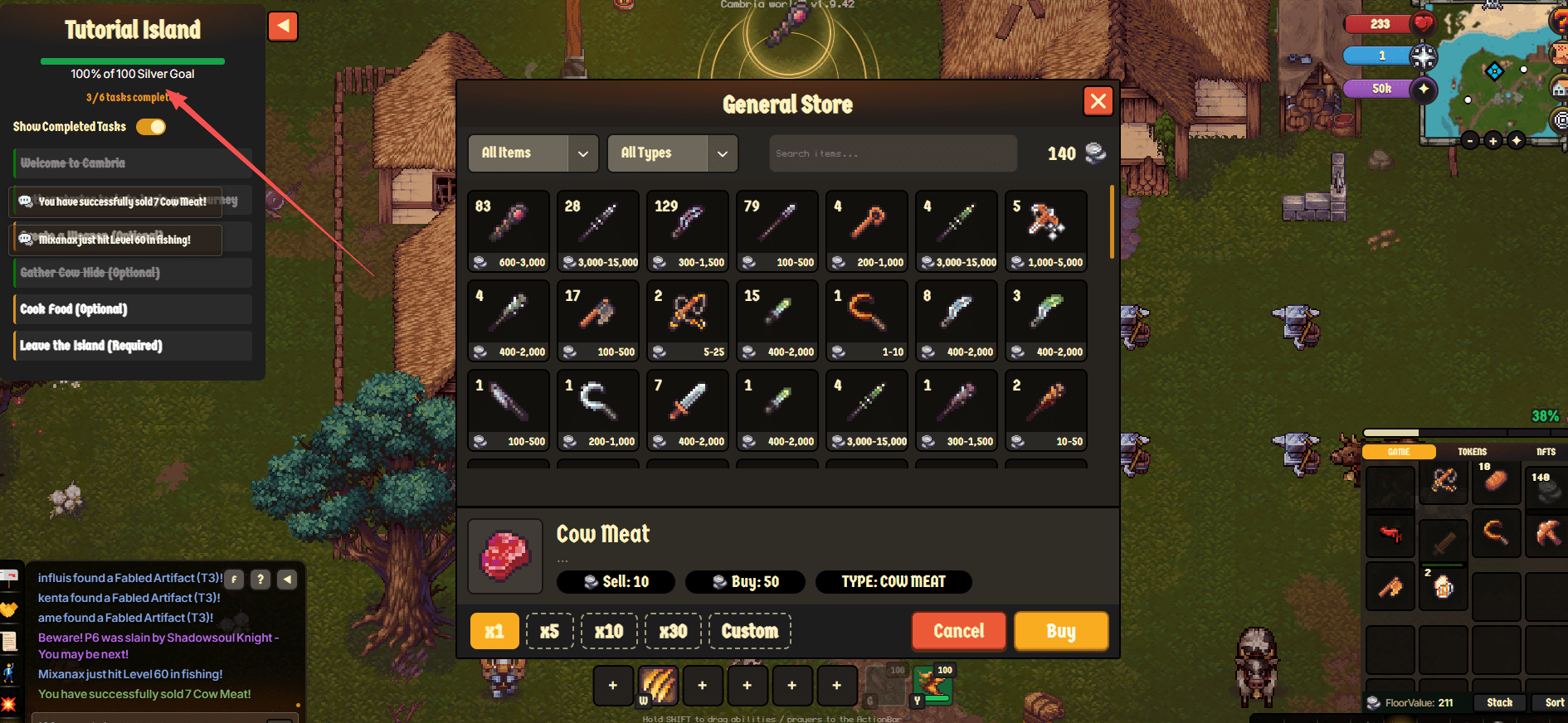Select the x1 quantity option
The image size is (1568, 723).
tap(494, 631)
